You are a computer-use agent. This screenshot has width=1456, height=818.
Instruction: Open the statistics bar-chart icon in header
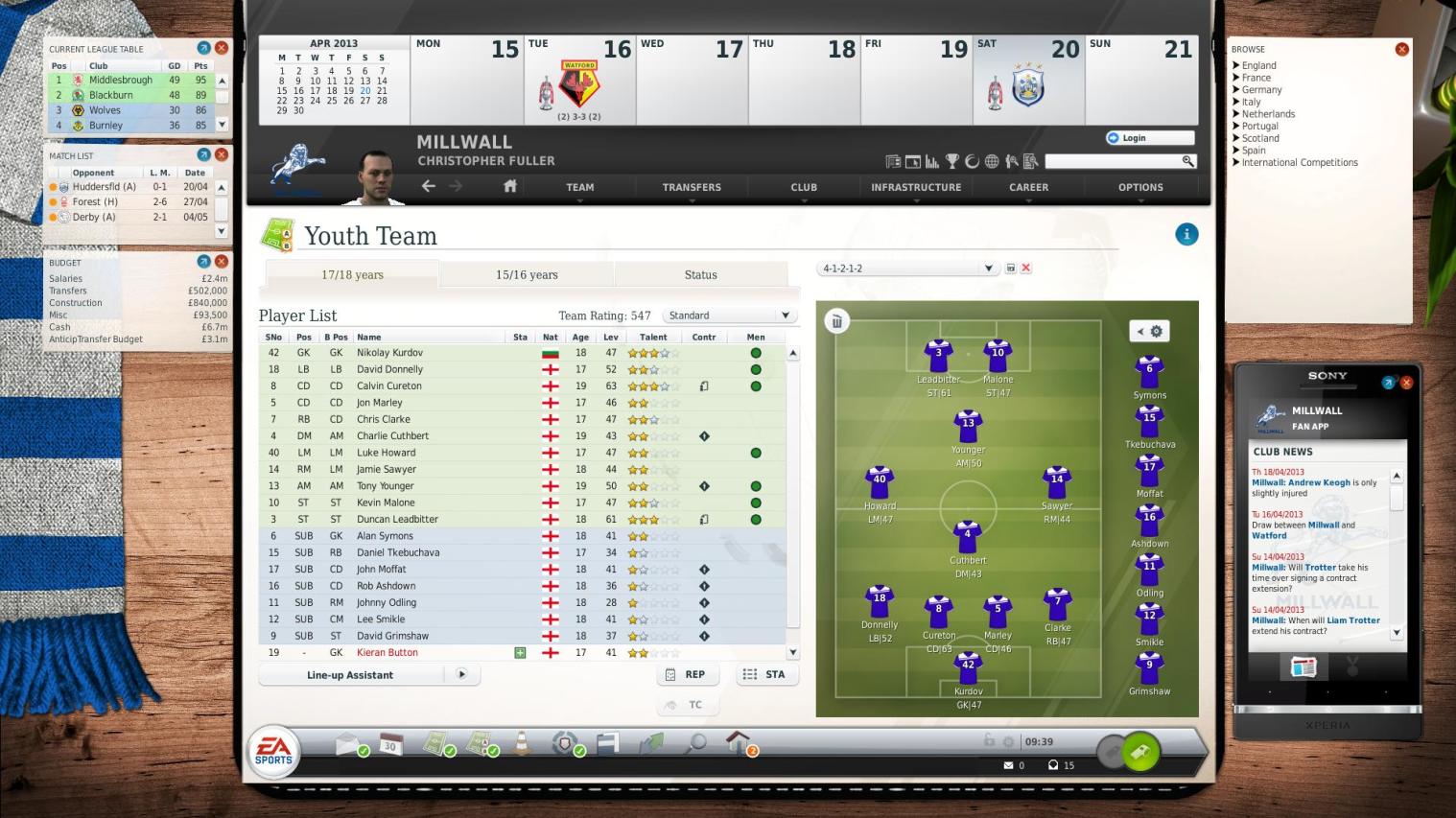point(933,161)
